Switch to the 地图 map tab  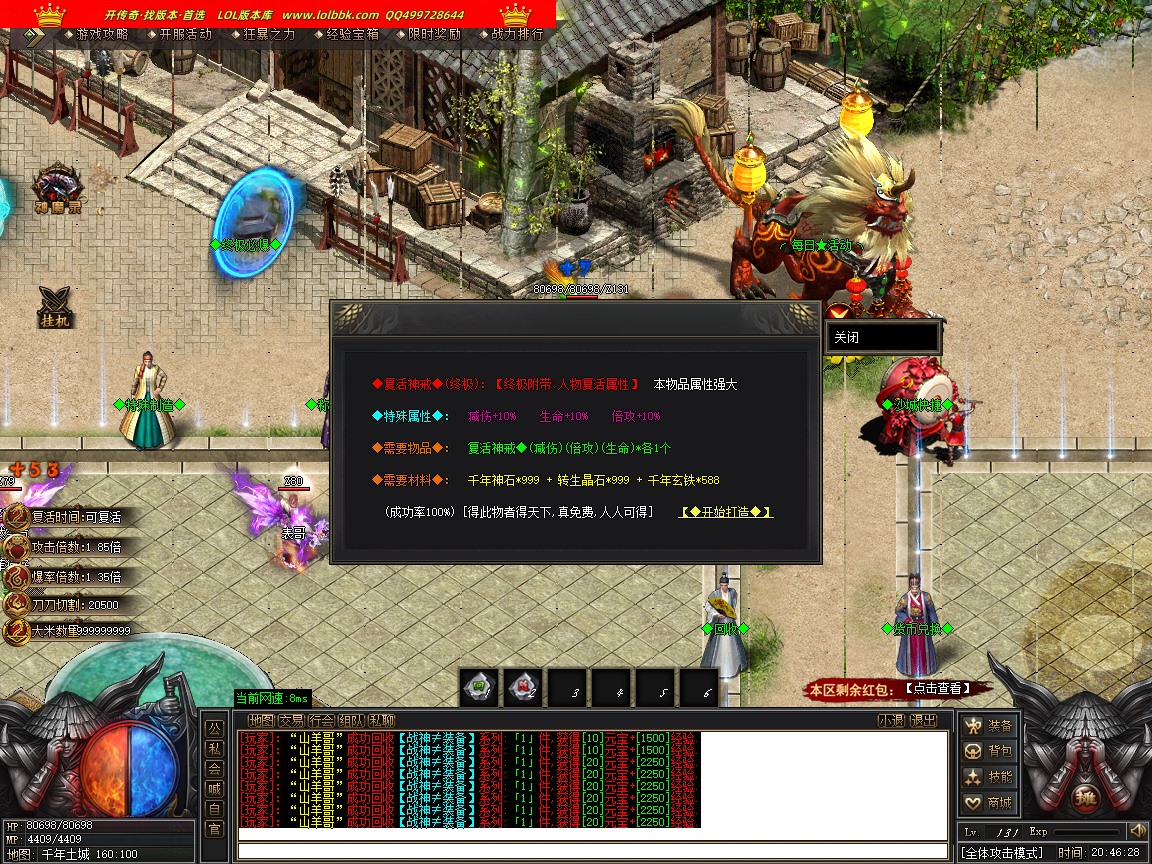(x=261, y=720)
